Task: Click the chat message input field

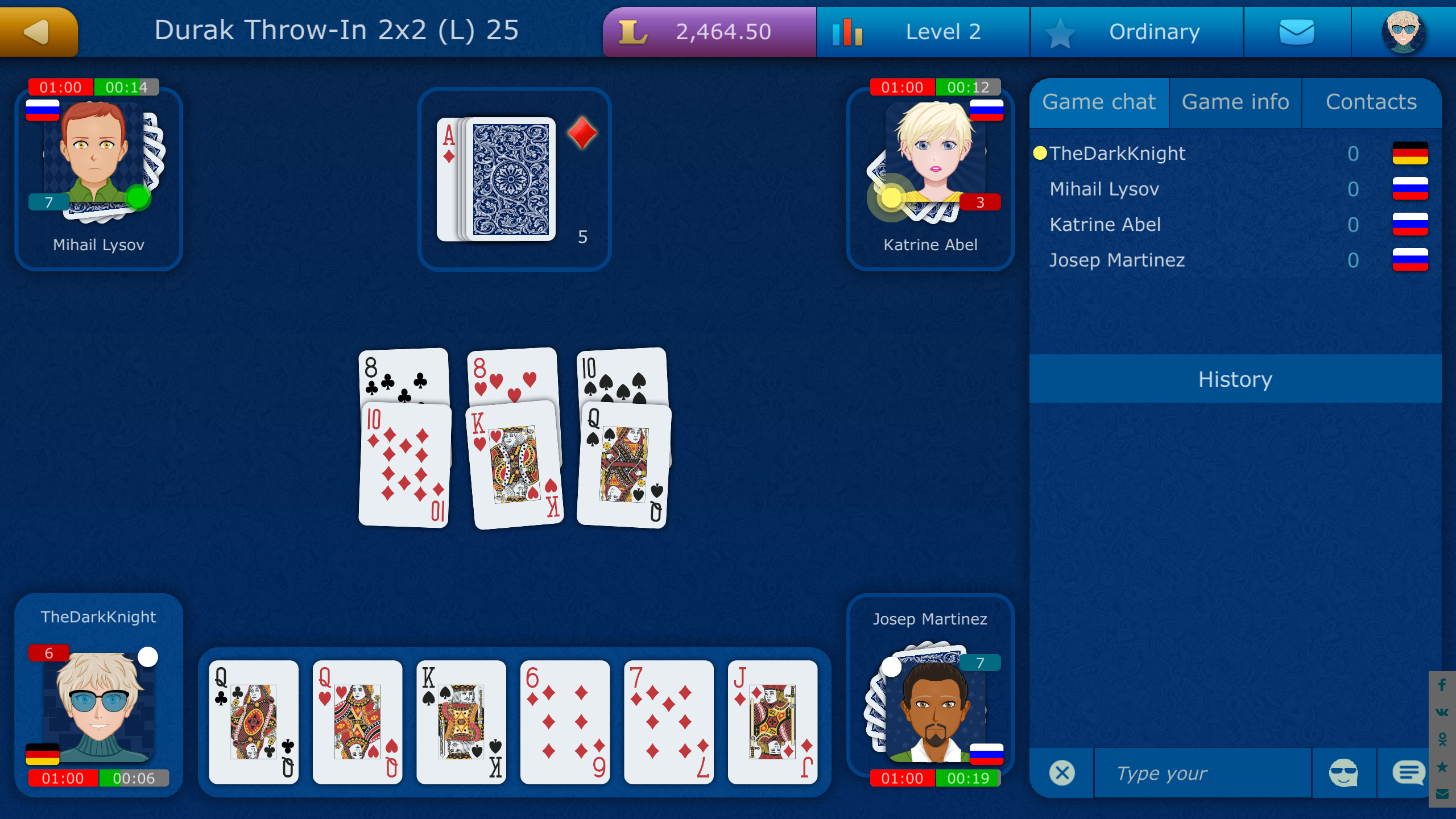Action: pos(1200,772)
